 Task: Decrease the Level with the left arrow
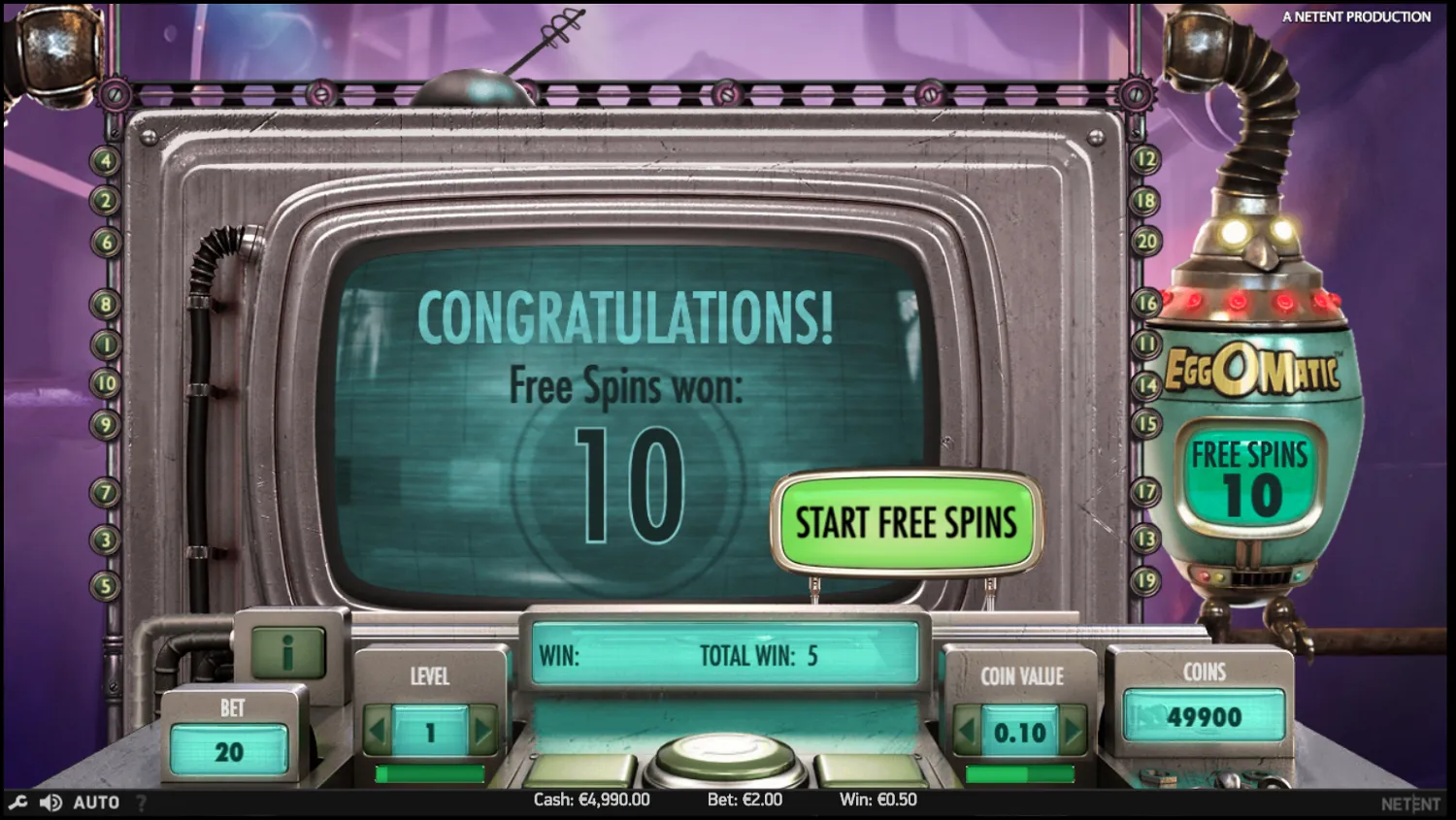[379, 729]
